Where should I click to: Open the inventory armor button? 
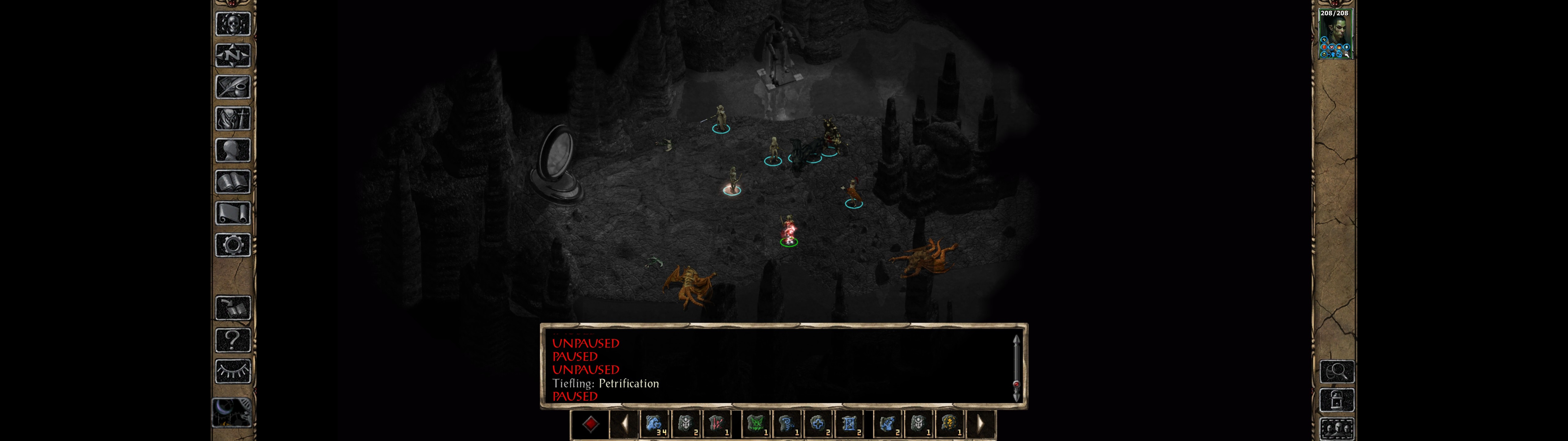coord(233,118)
